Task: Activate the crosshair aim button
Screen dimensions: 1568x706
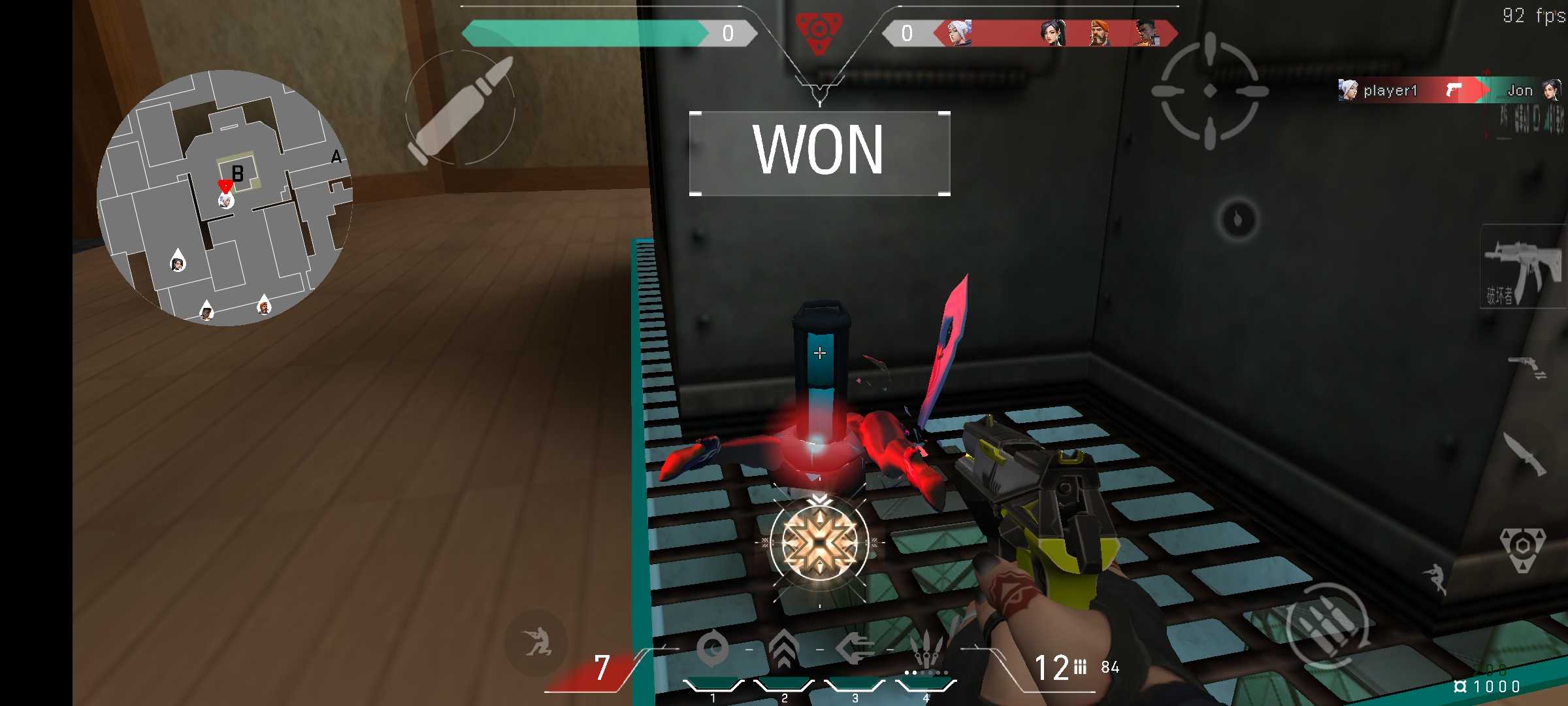Action: (1209, 91)
